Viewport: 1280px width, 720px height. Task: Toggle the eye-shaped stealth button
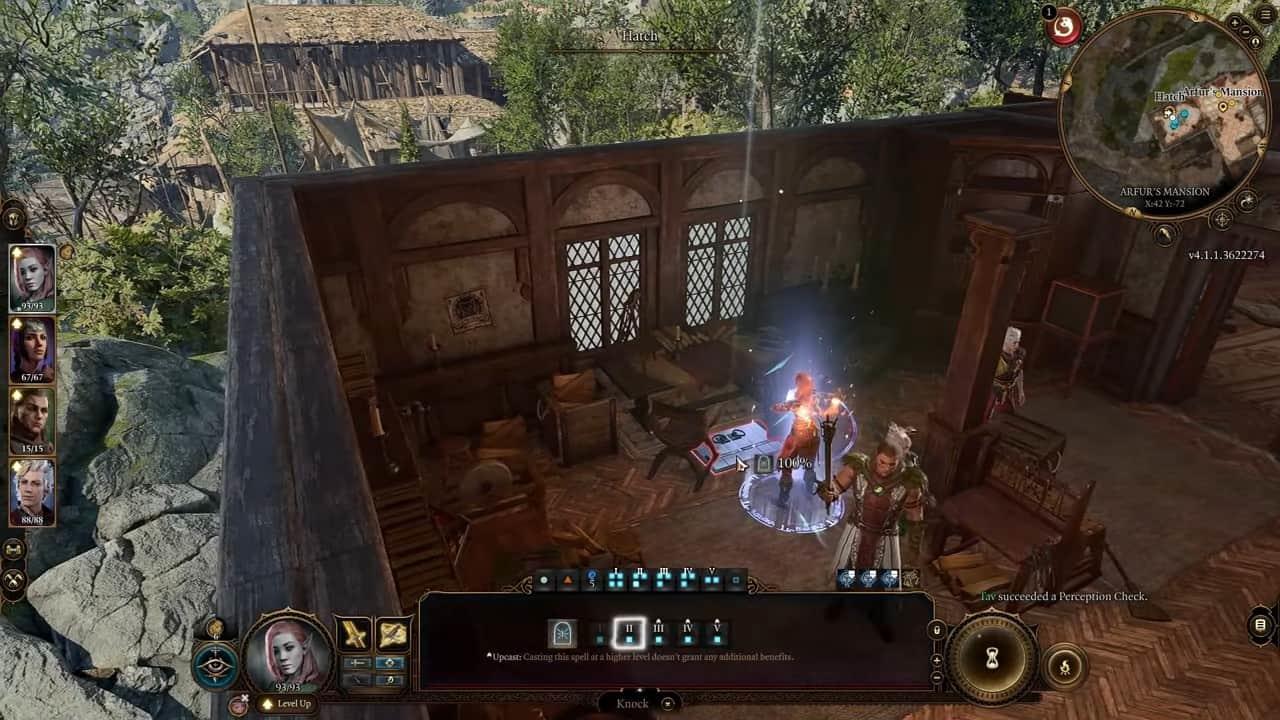(216, 666)
